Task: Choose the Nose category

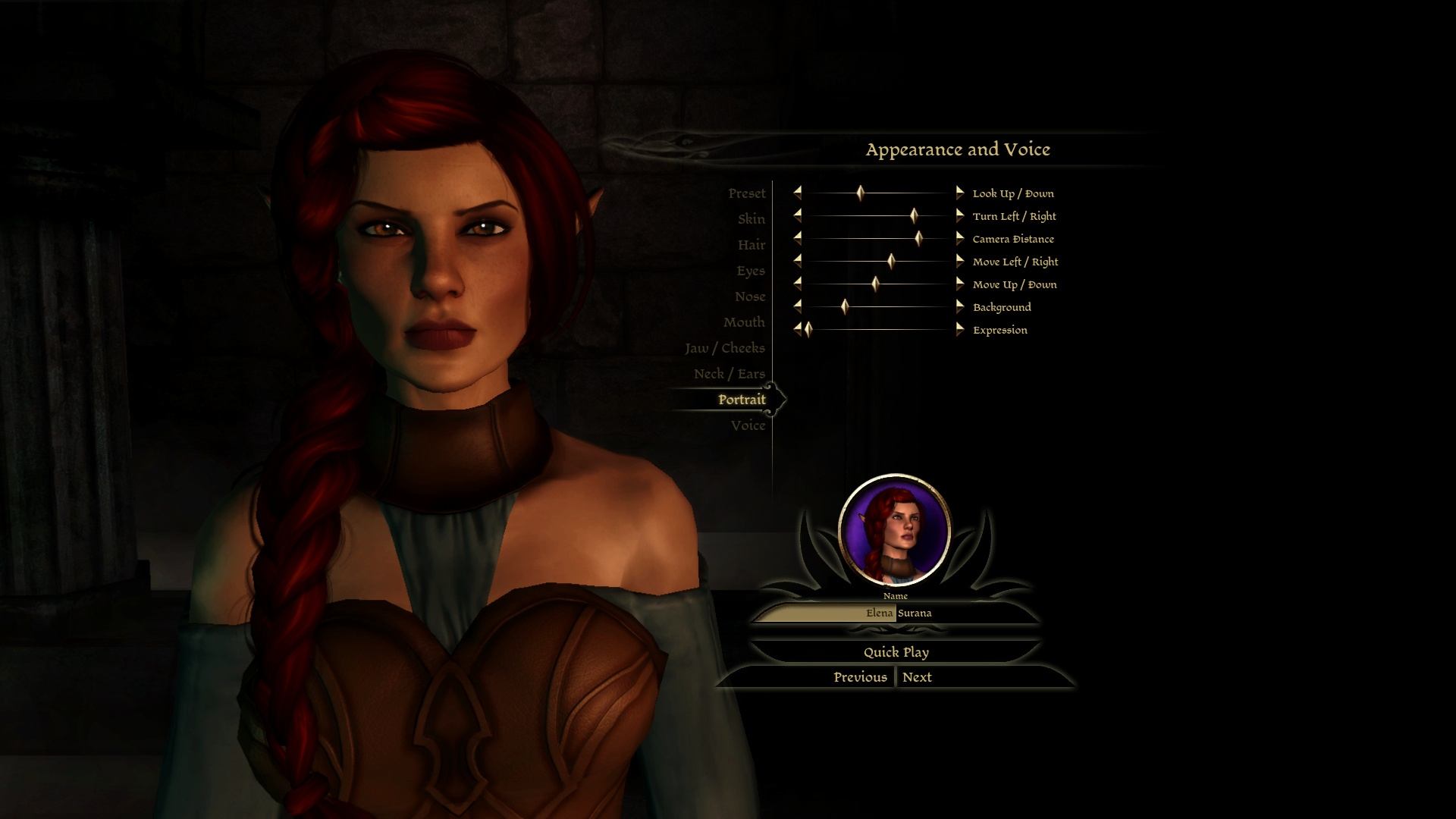Action: tap(749, 297)
